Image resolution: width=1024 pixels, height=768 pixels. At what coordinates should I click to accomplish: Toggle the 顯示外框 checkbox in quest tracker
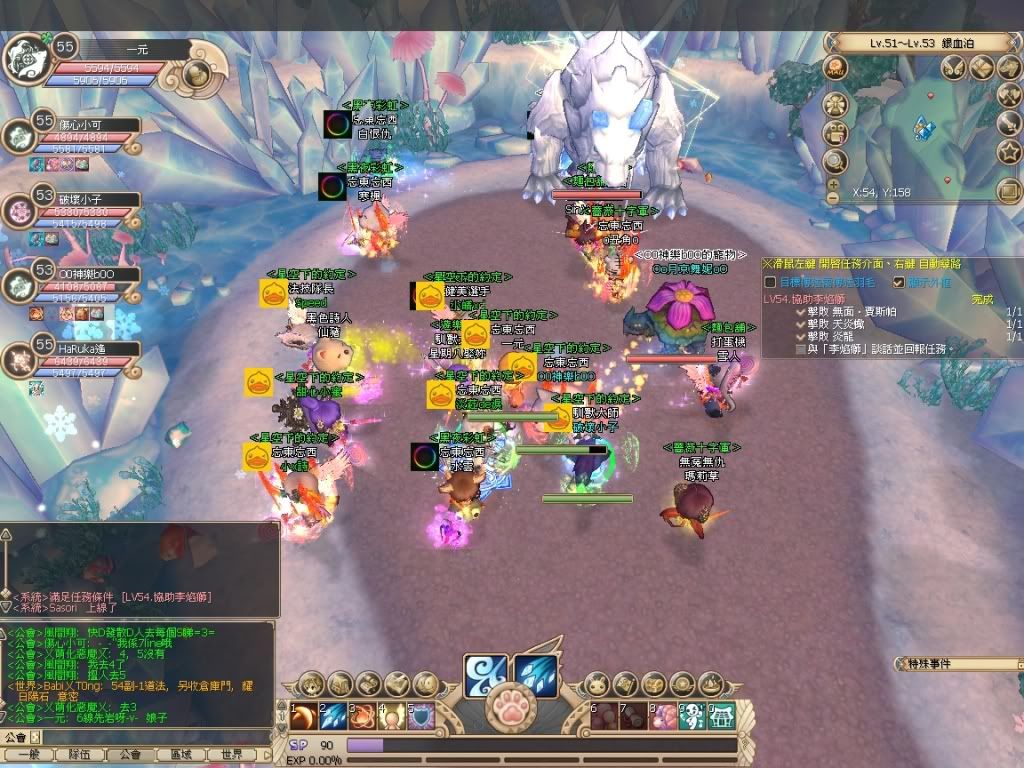[x=897, y=282]
